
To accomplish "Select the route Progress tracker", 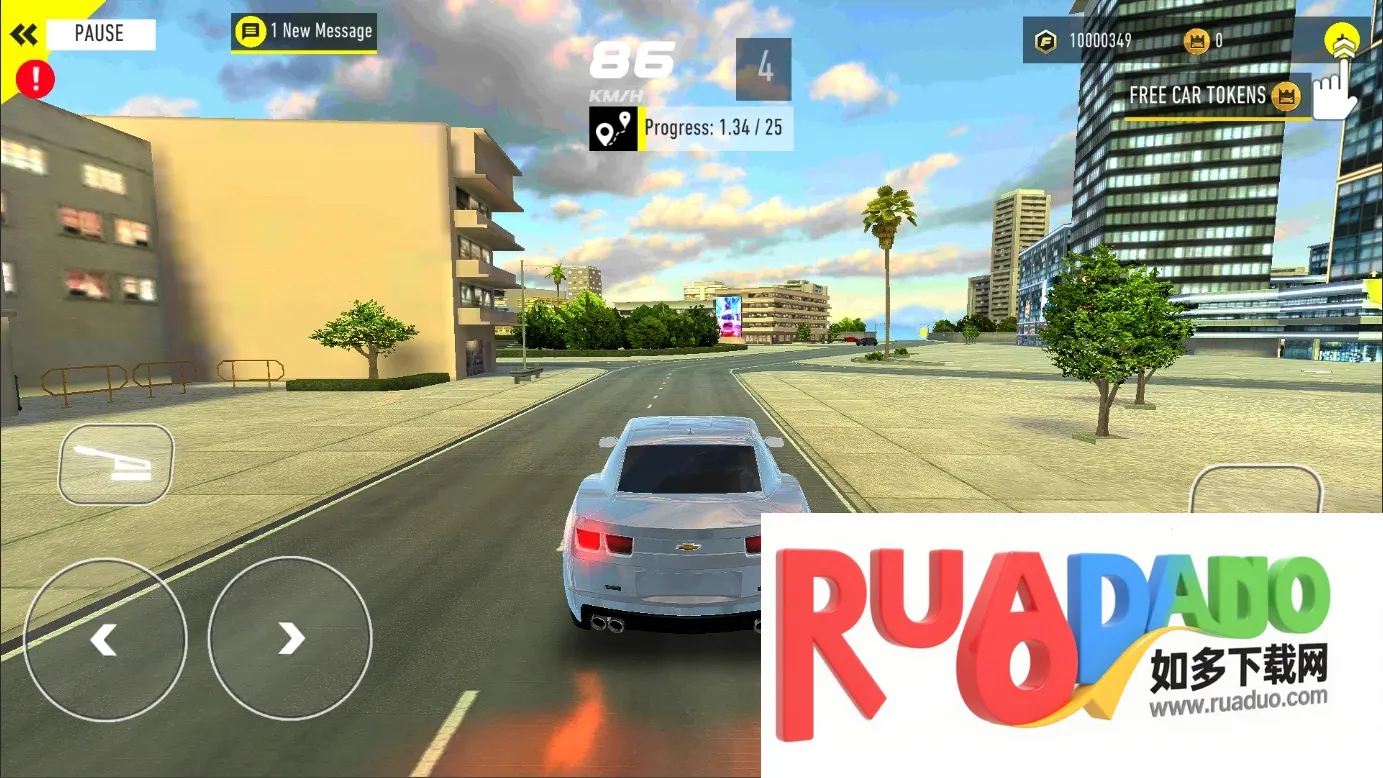I will (x=691, y=129).
